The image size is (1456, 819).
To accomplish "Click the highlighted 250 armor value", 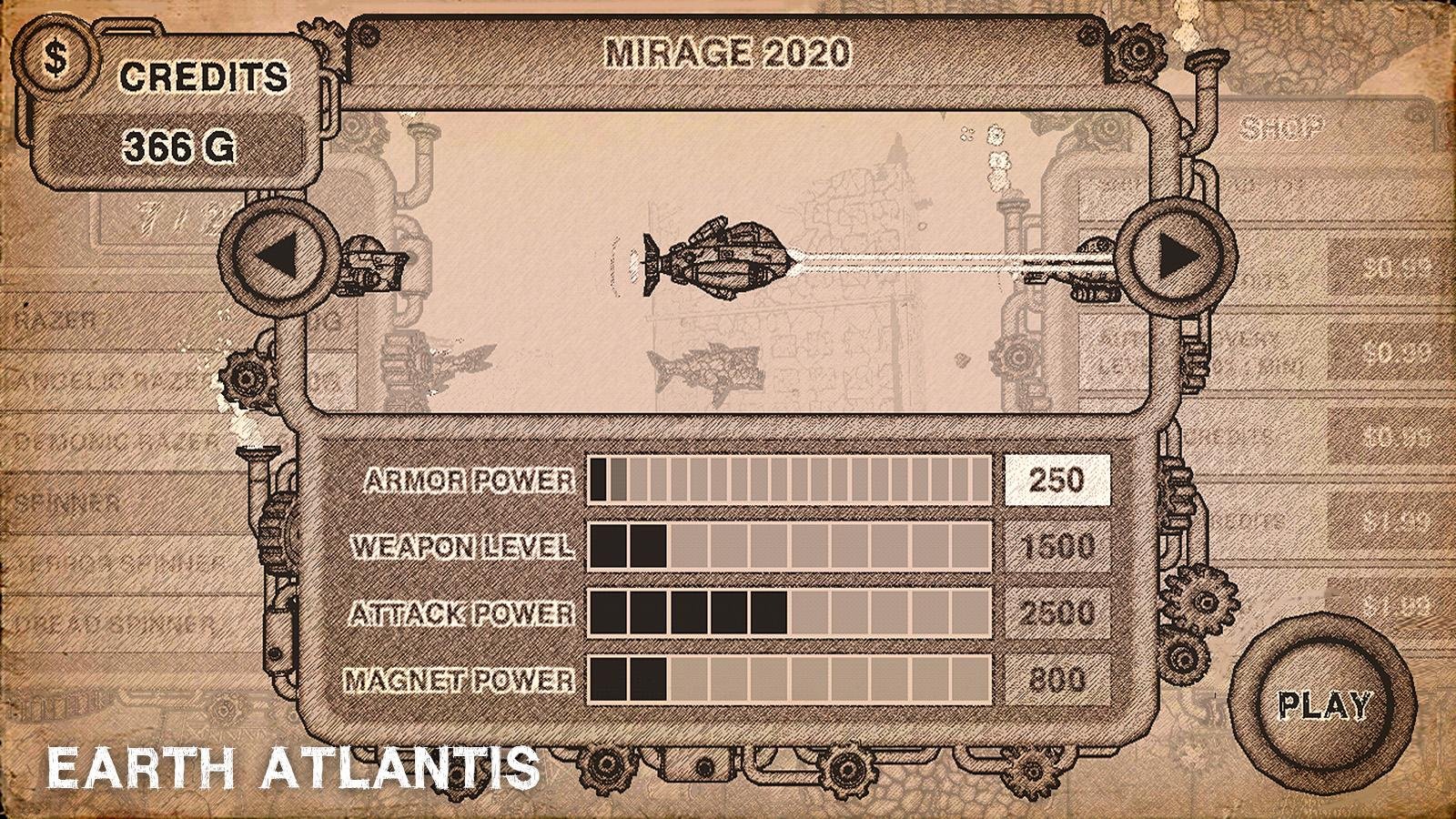I will [1056, 478].
